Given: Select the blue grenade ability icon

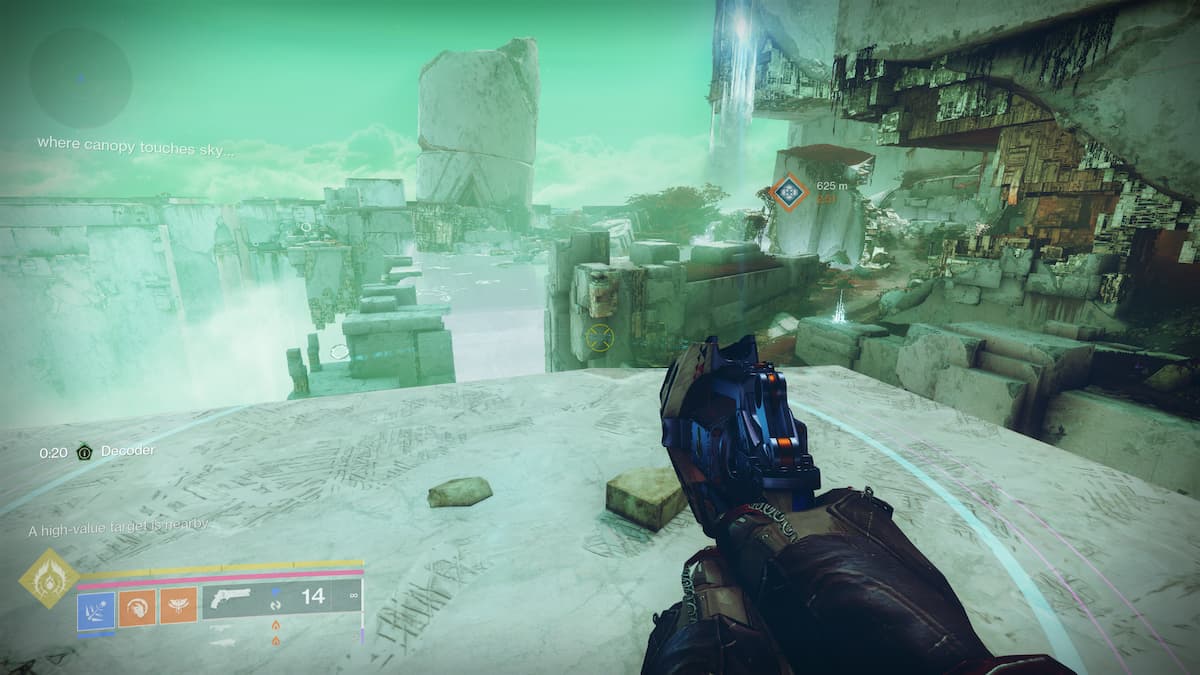Looking at the screenshot, I should (96, 607).
